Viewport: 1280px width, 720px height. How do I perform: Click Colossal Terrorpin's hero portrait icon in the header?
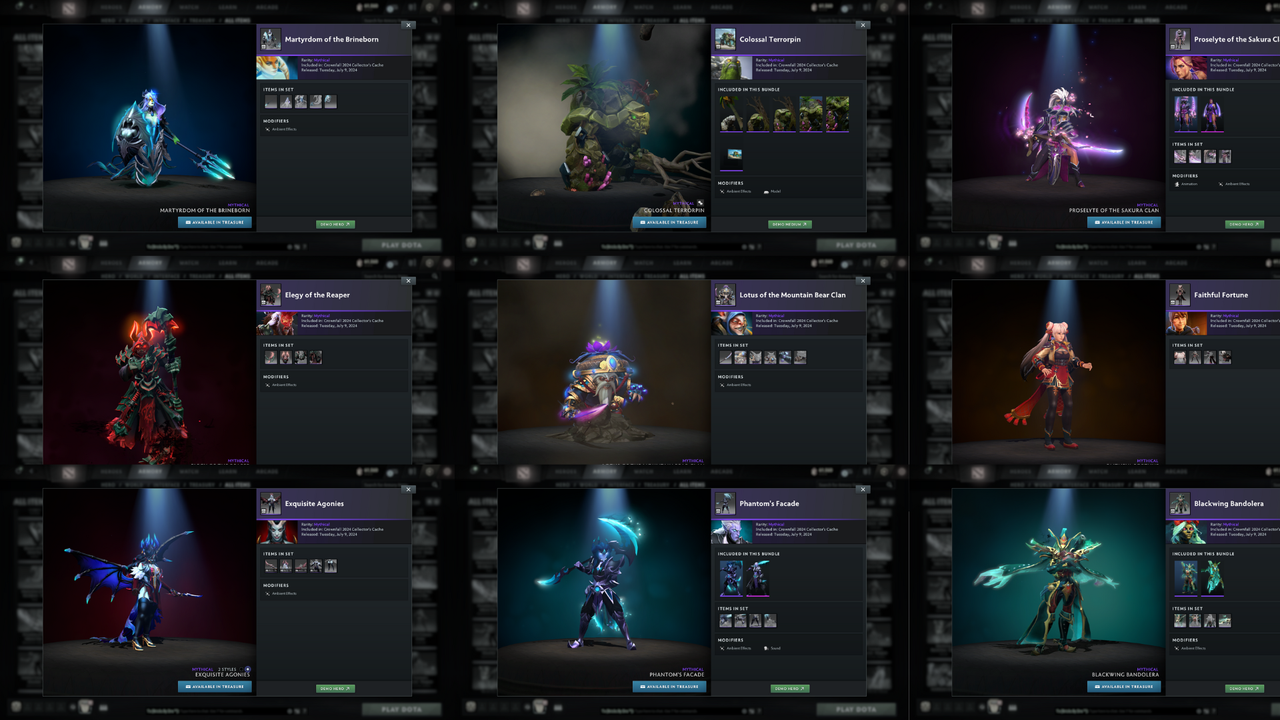coord(725,39)
